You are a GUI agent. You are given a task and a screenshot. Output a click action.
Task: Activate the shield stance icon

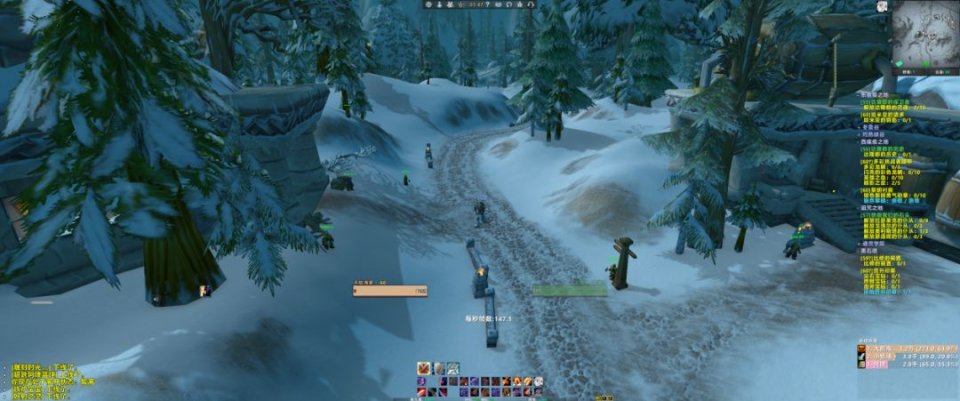[x=438, y=368]
